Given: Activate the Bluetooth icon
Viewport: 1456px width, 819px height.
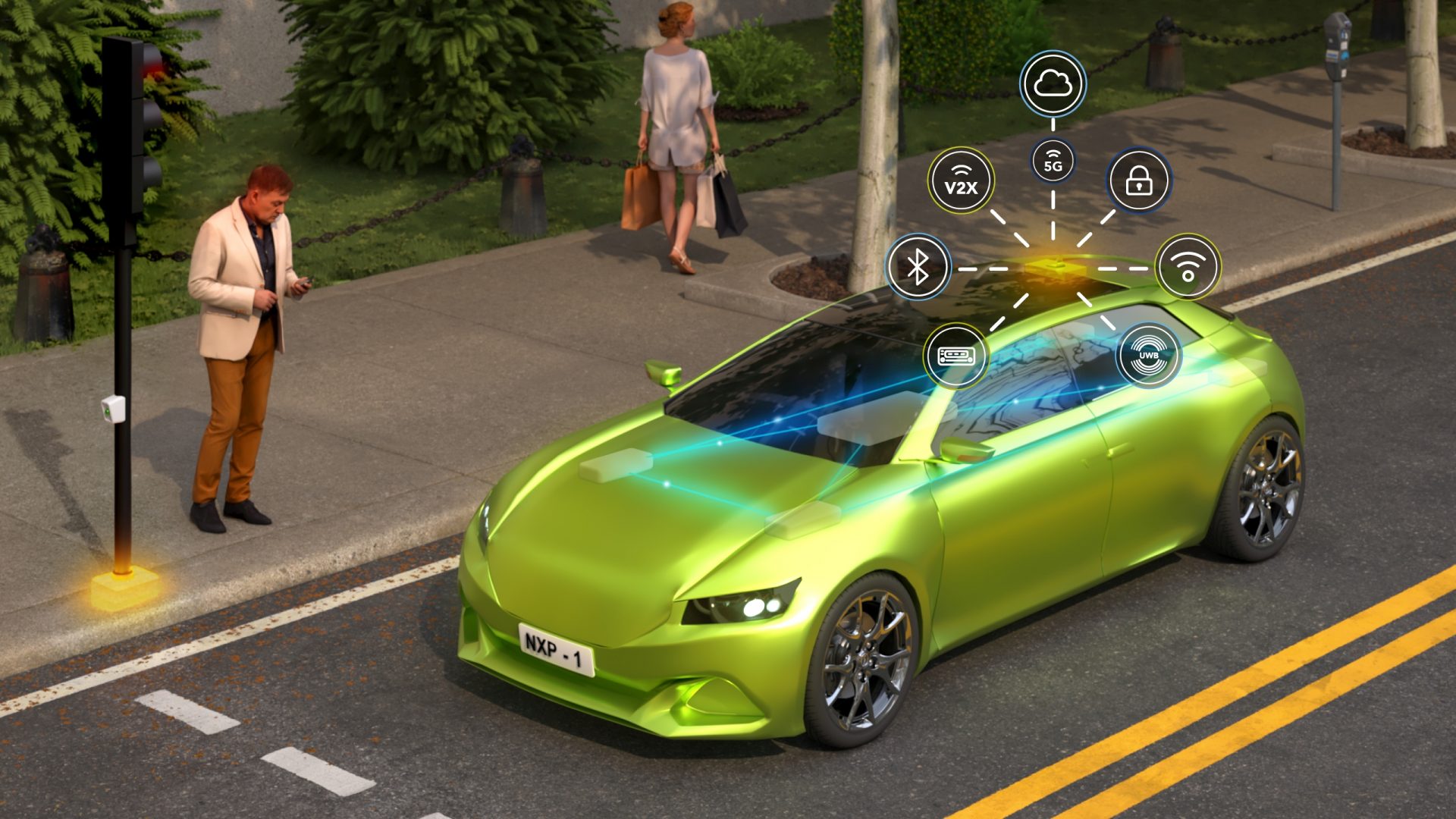Looking at the screenshot, I should (x=918, y=266).
